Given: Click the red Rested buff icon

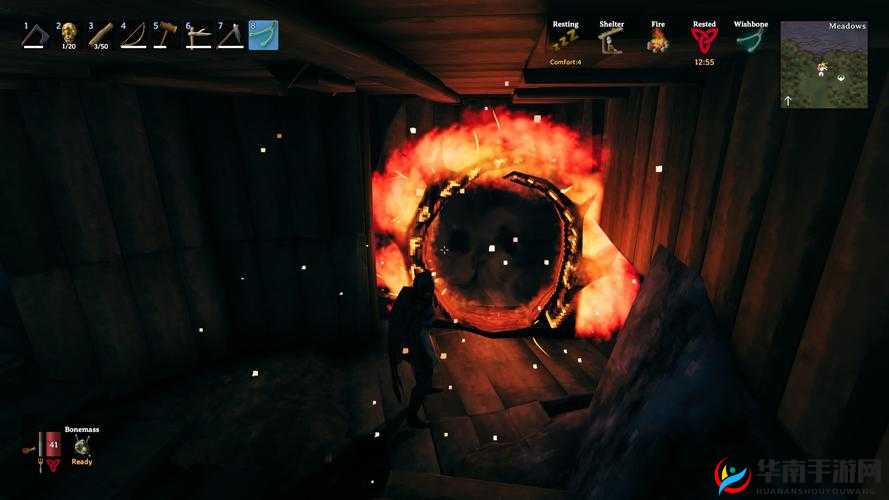Looking at the screenshot, I should coord(704,40).
